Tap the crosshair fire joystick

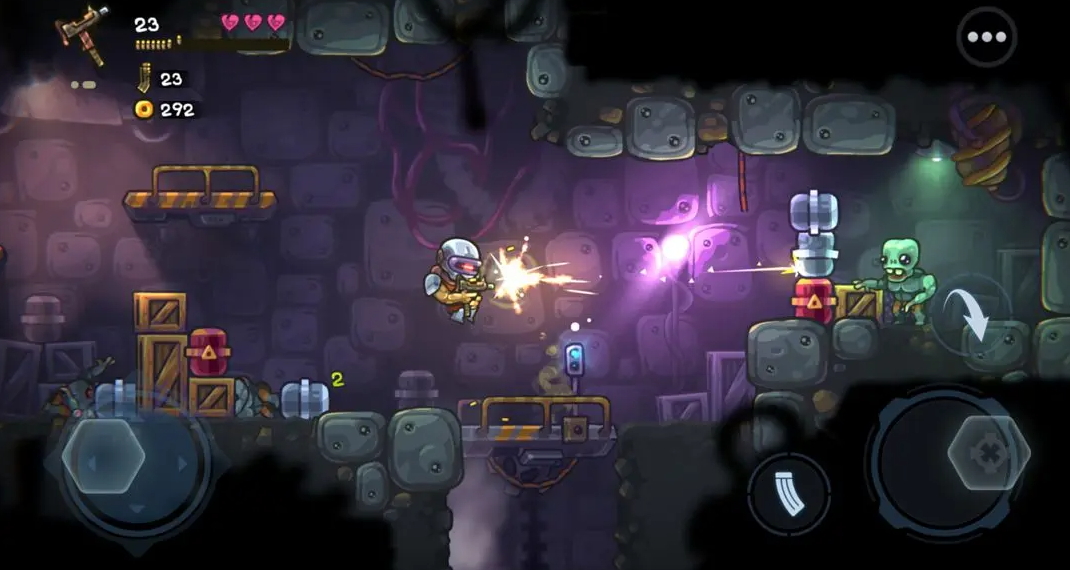coord(988,453)
